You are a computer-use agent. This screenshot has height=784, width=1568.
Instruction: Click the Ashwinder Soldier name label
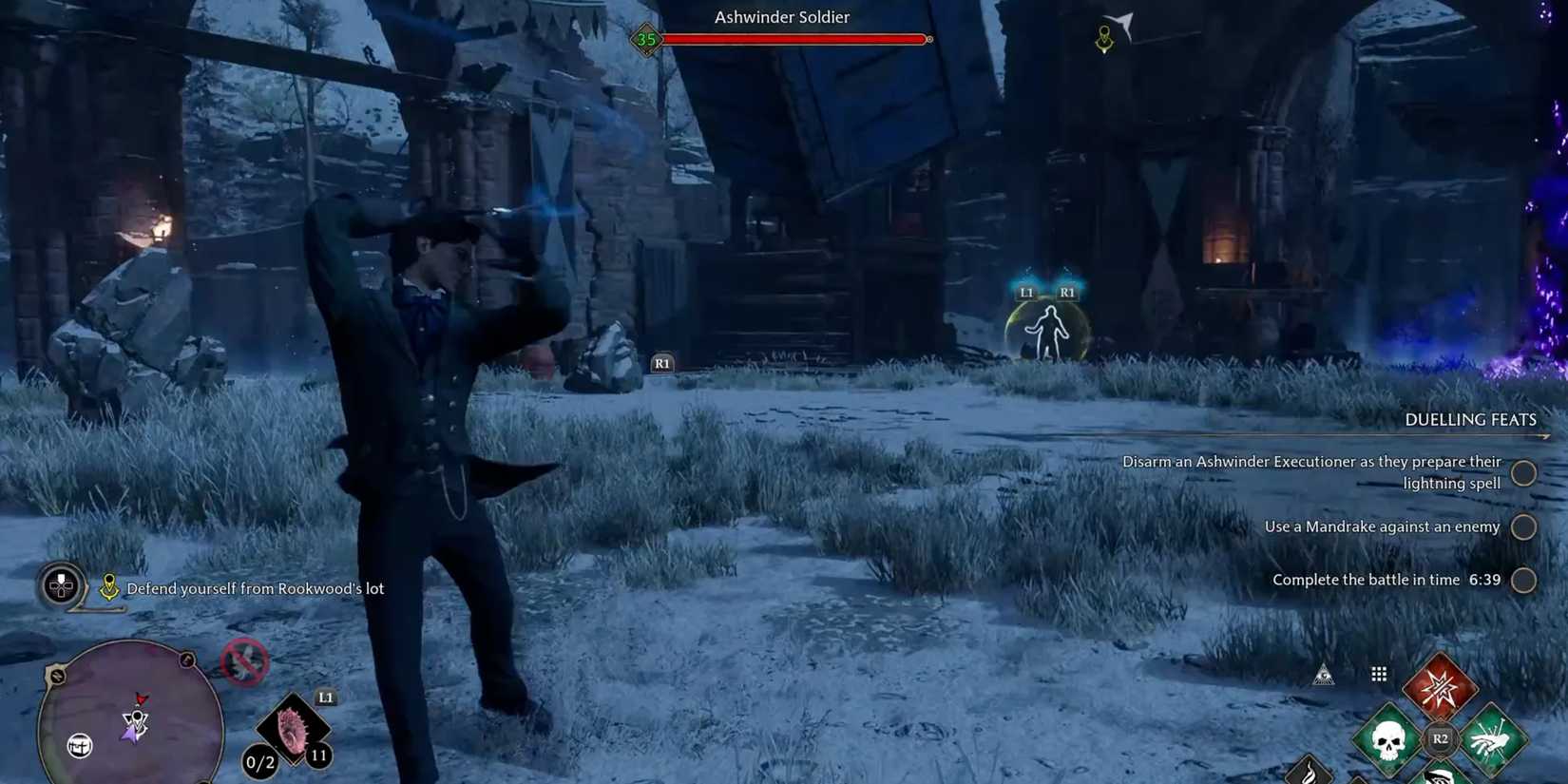tap(780, 16)
